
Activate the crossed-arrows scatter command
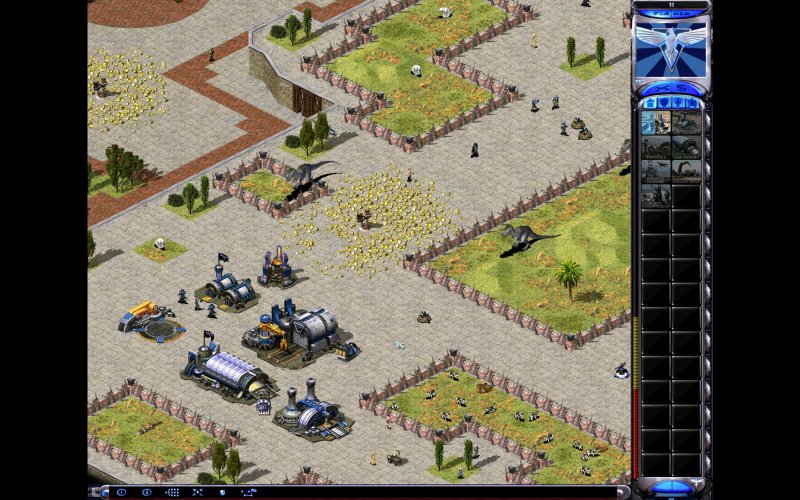(x=197, y=492)
